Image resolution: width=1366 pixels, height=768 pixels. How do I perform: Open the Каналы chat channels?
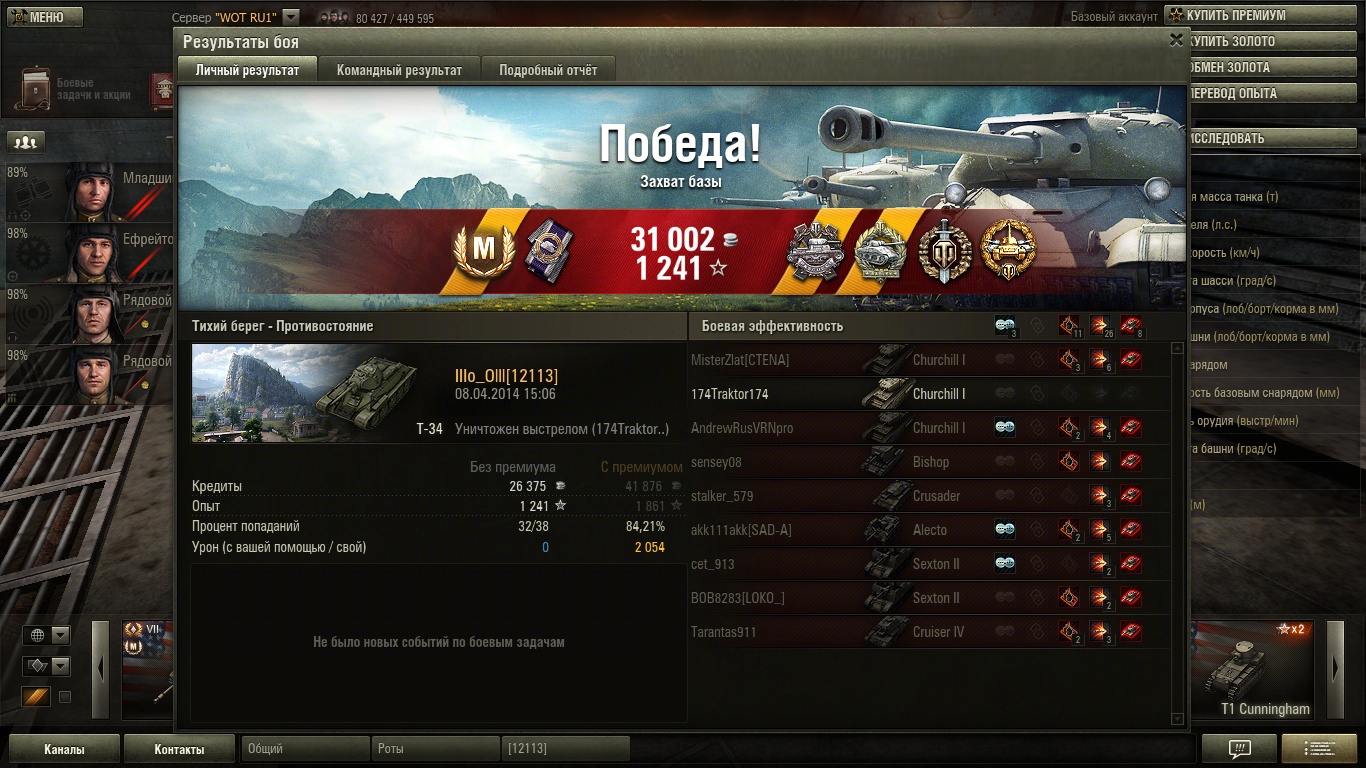[64, 749]
